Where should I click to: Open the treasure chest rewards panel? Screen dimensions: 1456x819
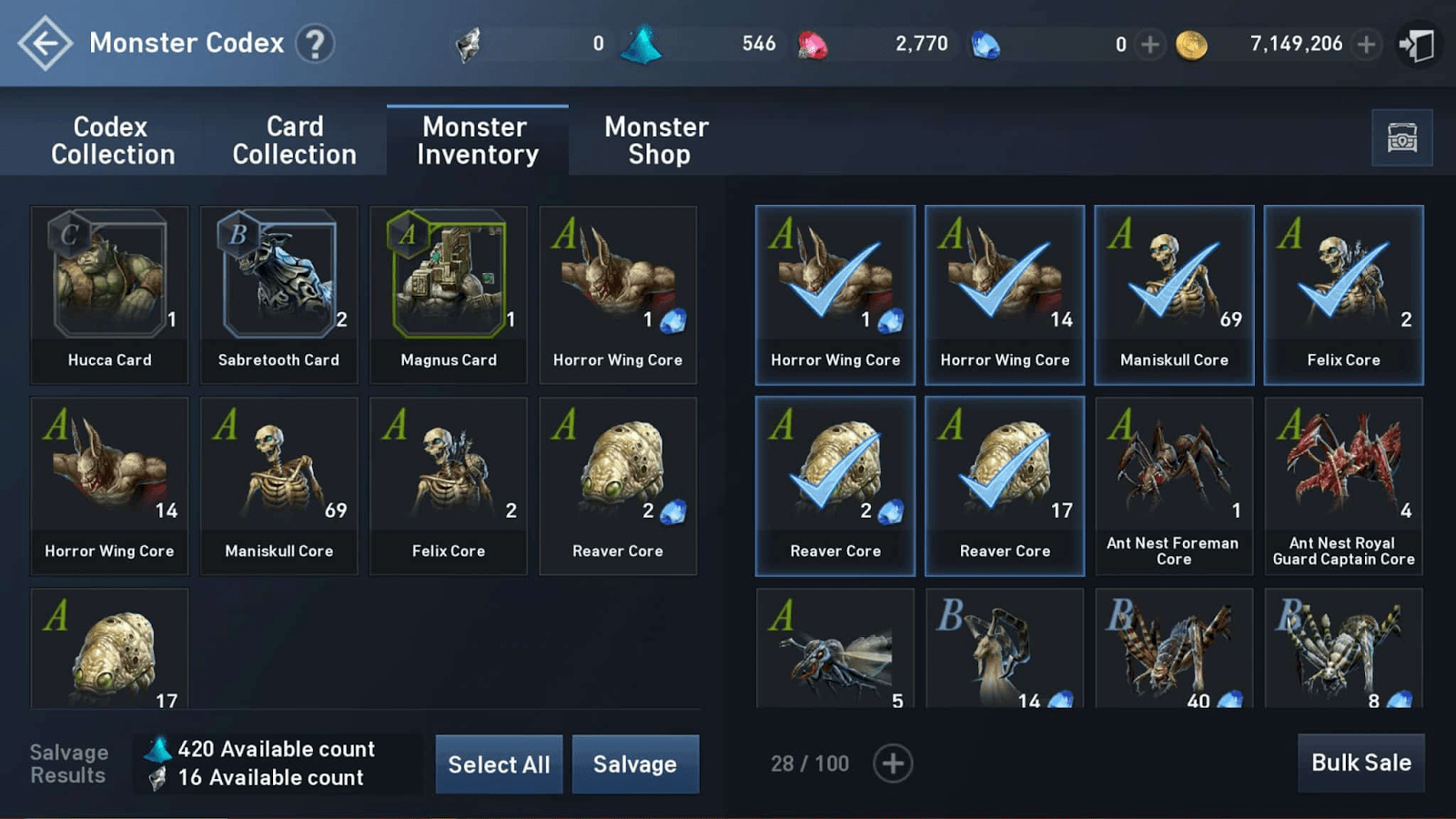(1402, 137)
